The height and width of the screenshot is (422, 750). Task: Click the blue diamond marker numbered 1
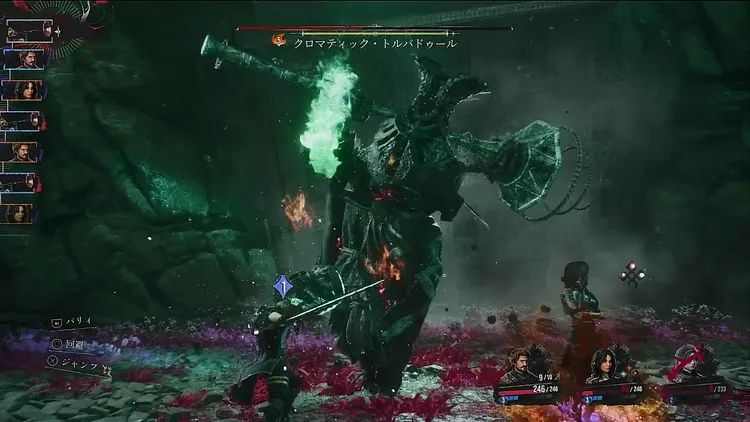[283, 286]
